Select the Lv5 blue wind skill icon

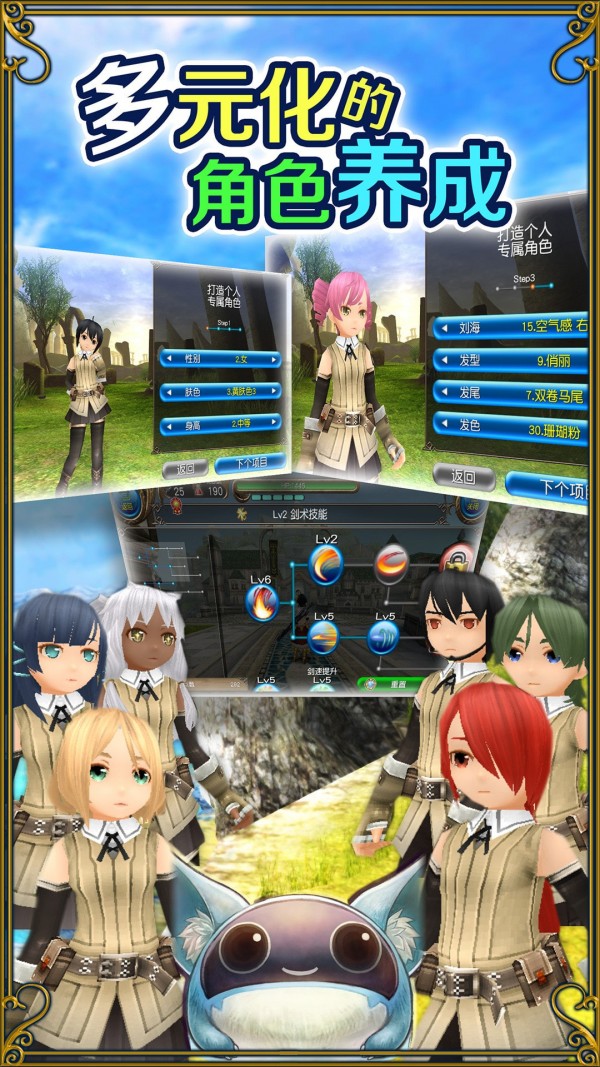click(x=384, y=638)
